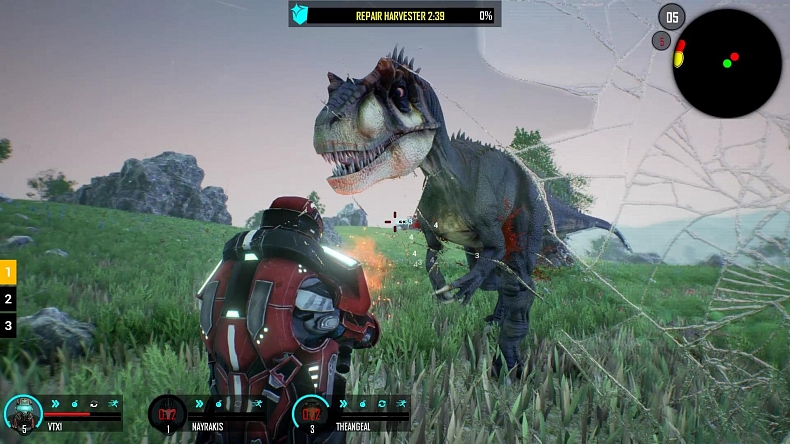
Task: Switch to weapon slot 2
Action: pyautogui.click(x=8, y=298)
